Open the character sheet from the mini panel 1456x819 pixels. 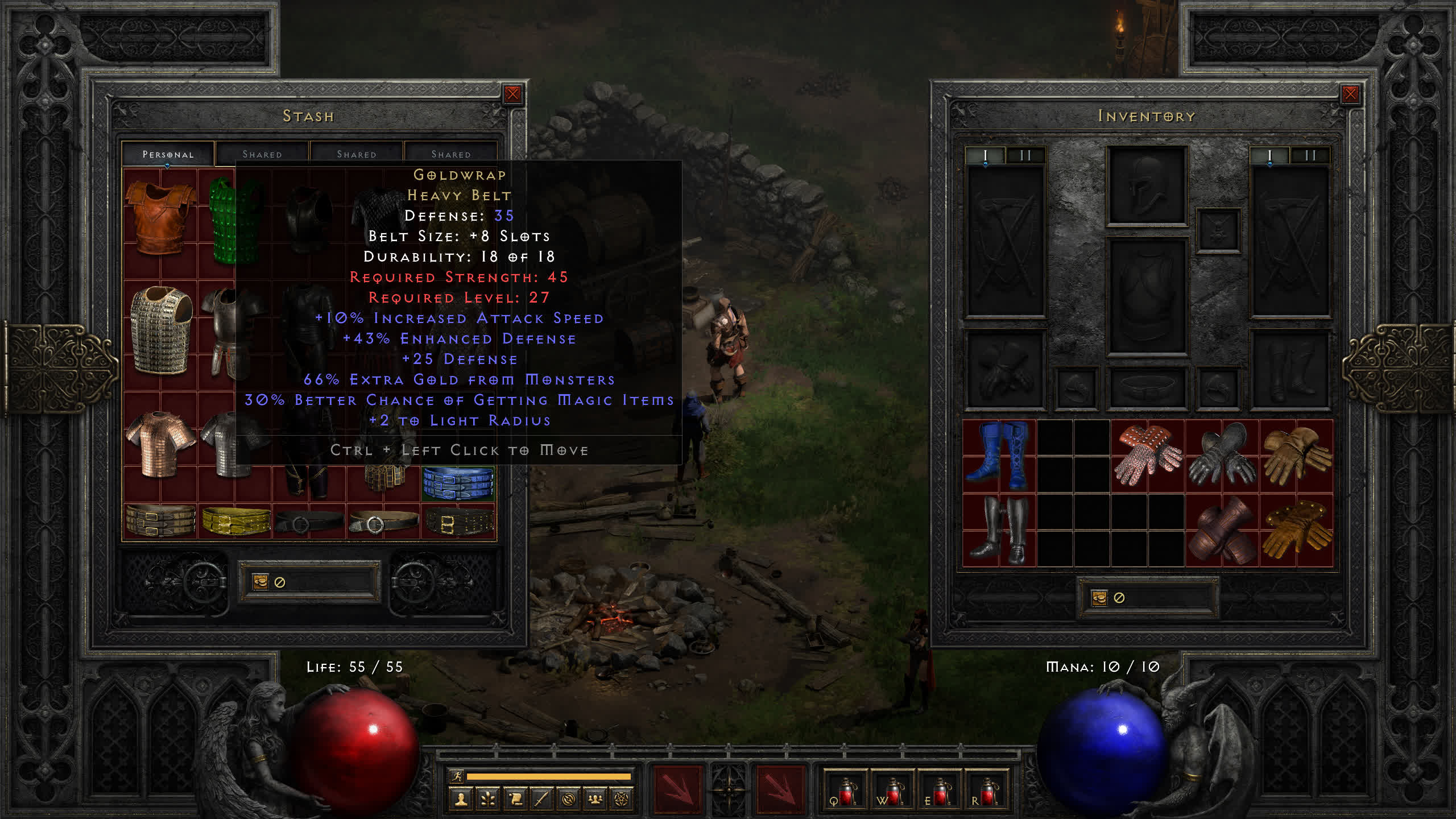click(461, 800)
